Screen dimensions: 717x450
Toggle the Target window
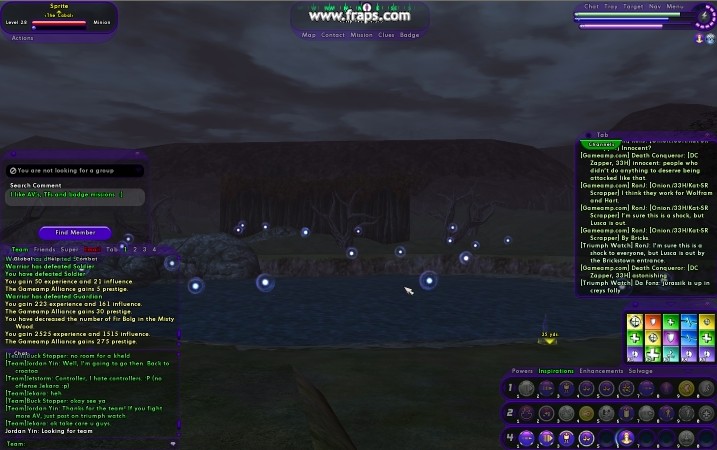[x=632, y=6]
